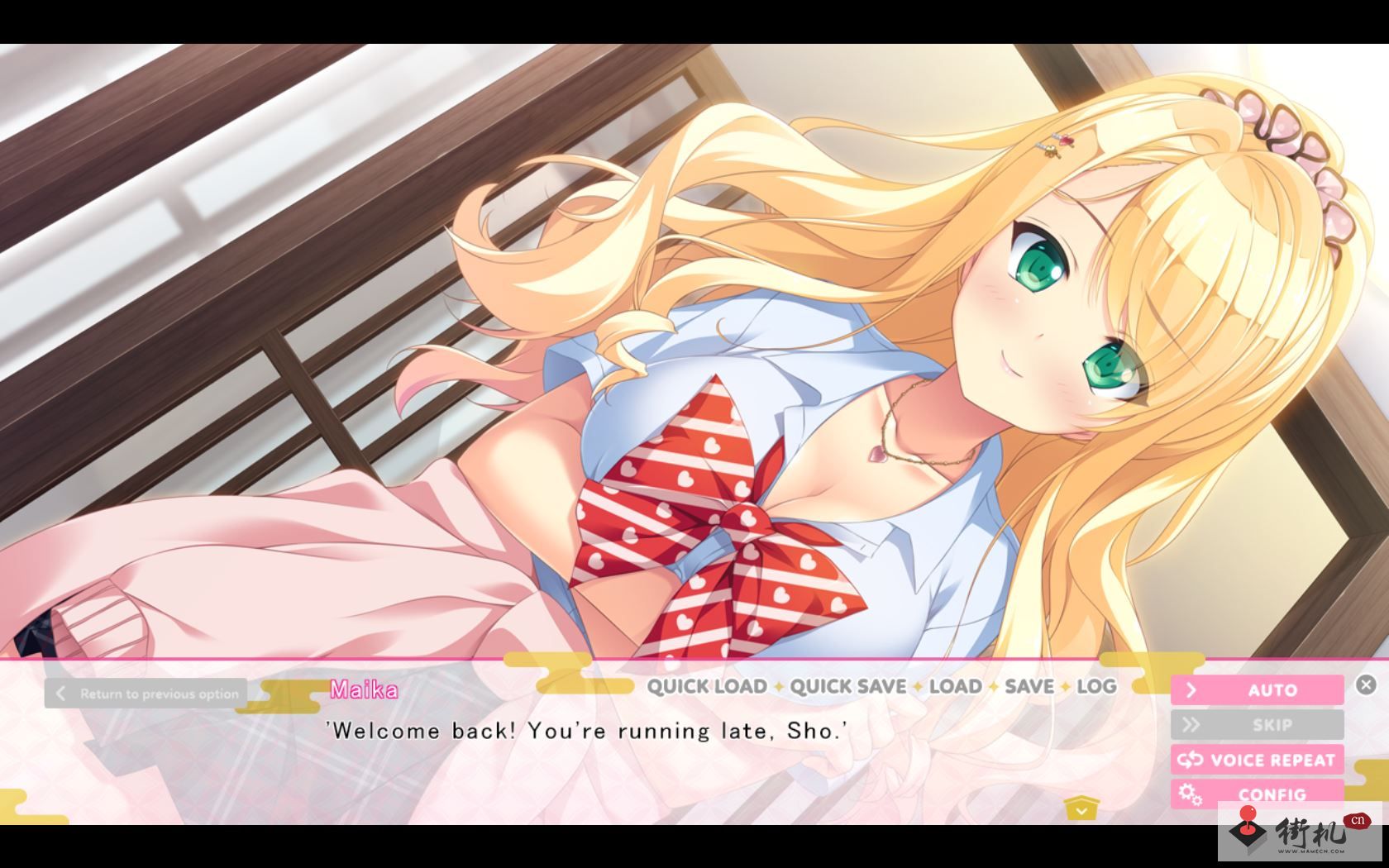Open the Load menu
1389x868 pixels.
(x=955, y=686)
